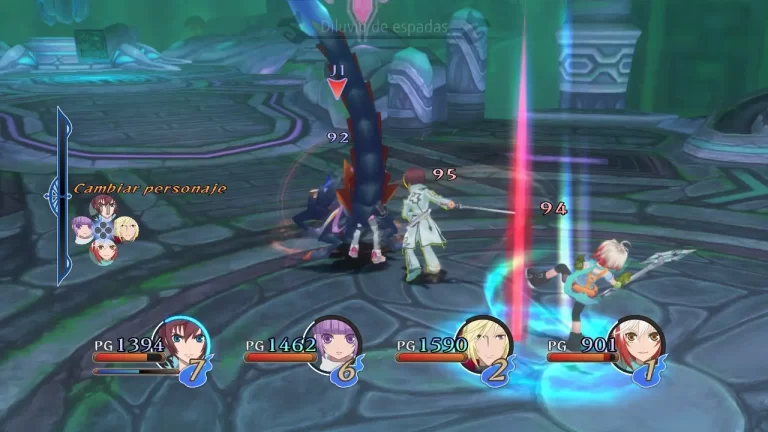768x432 pixels.
Task: Open the party portrait beside PG 901
Action: (635, 343)
